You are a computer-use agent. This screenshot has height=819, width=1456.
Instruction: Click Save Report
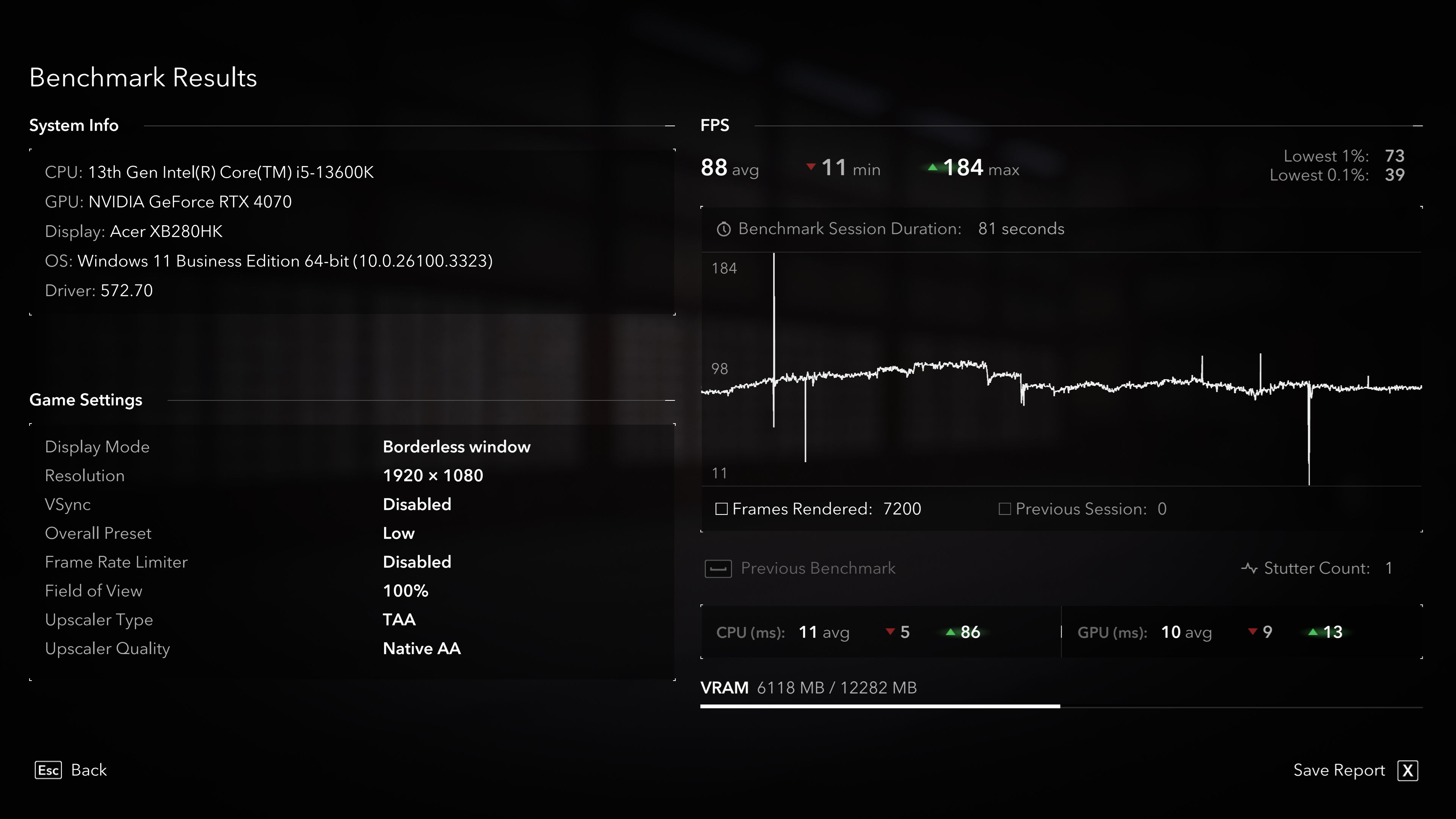pyautogui.click(x=1339, y=770)
